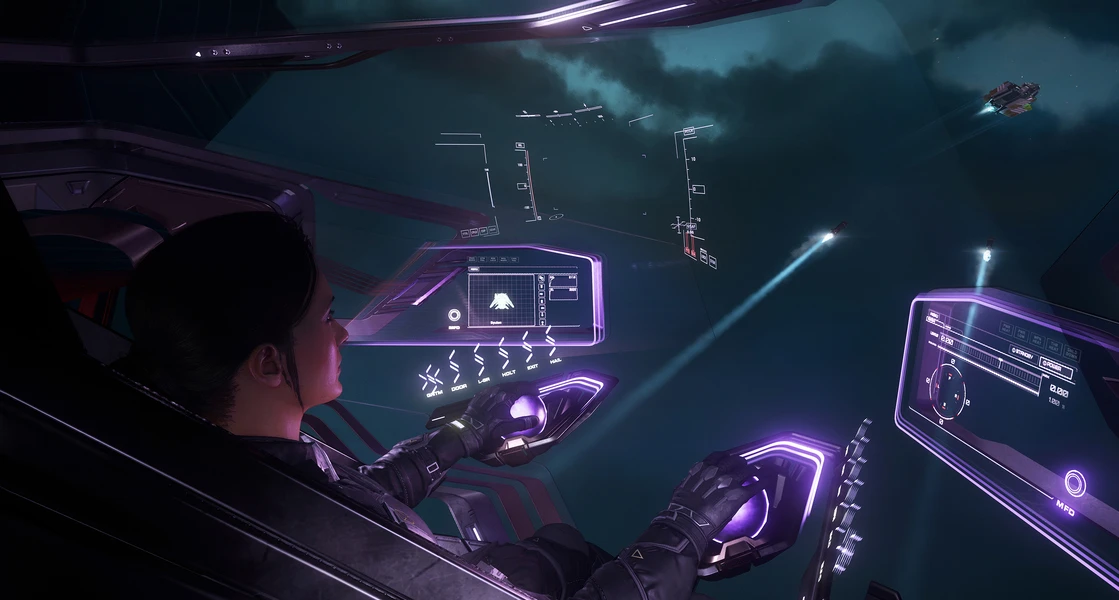Click the MFD dial on the right display
The width and height of the screenshot is (1119, 600).
[x=1075, y=481]
